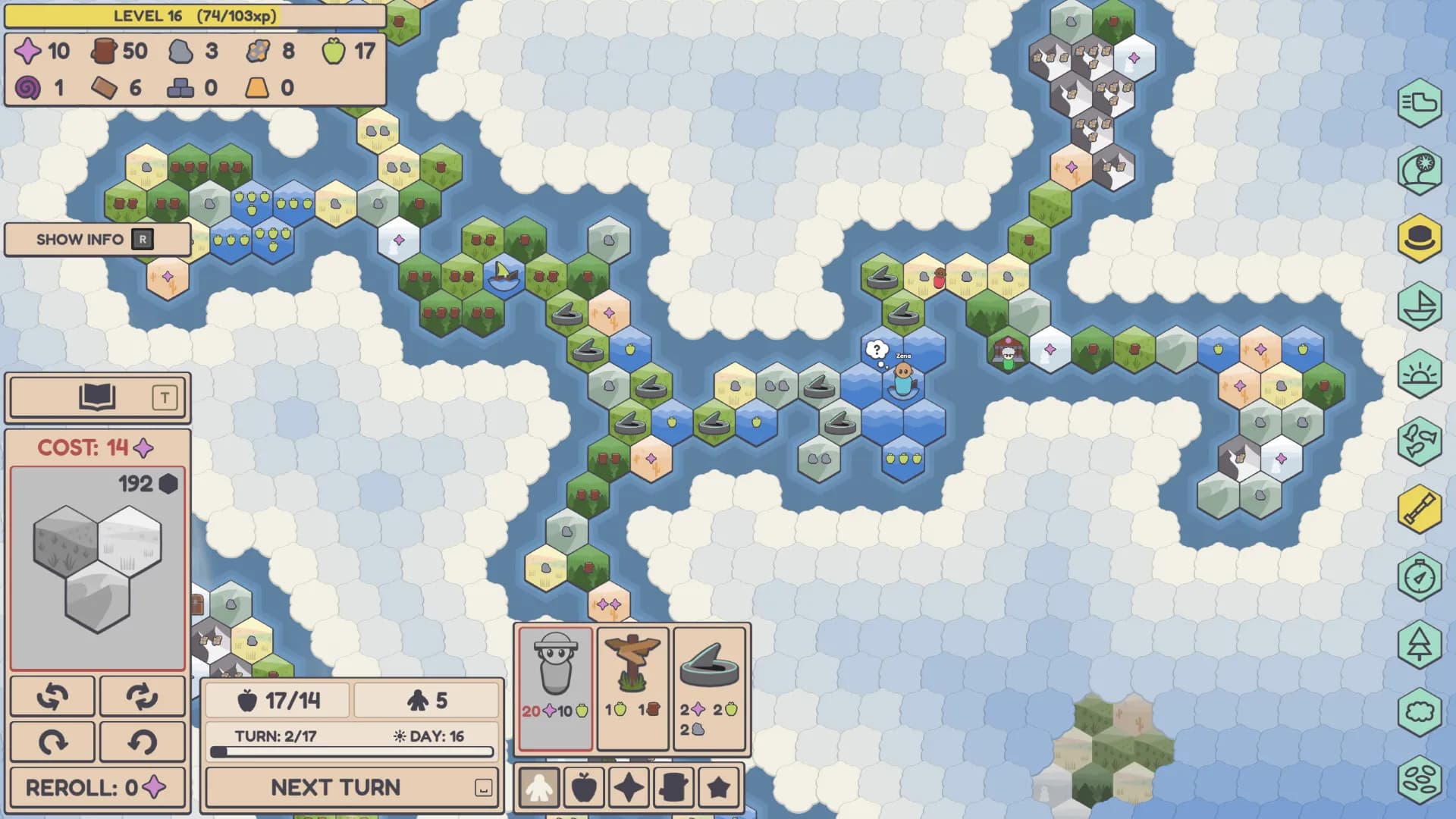Open the wood log category tab

[673, 787]
